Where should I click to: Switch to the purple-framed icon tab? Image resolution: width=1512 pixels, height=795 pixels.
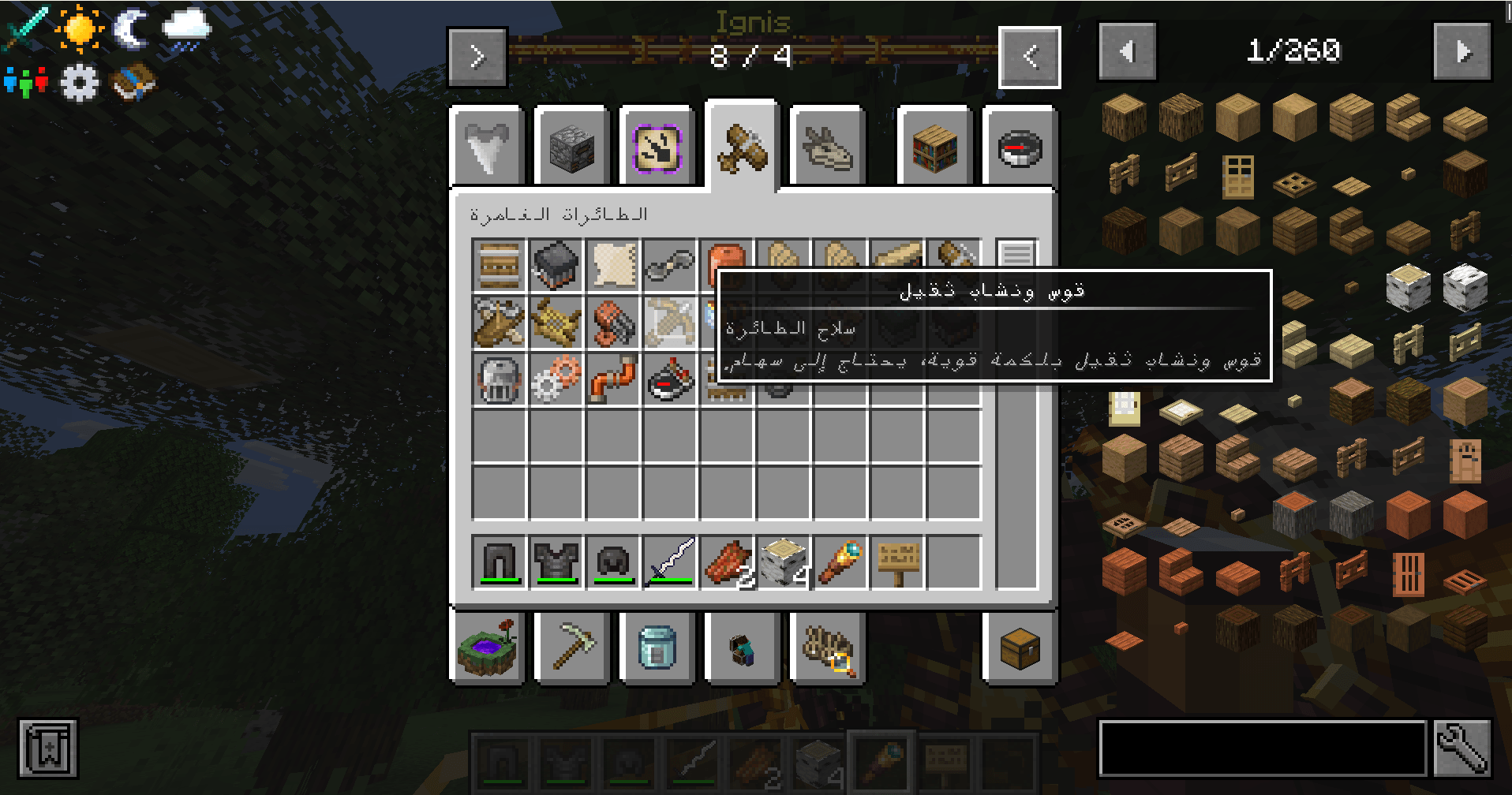click(x=657, y=148)
